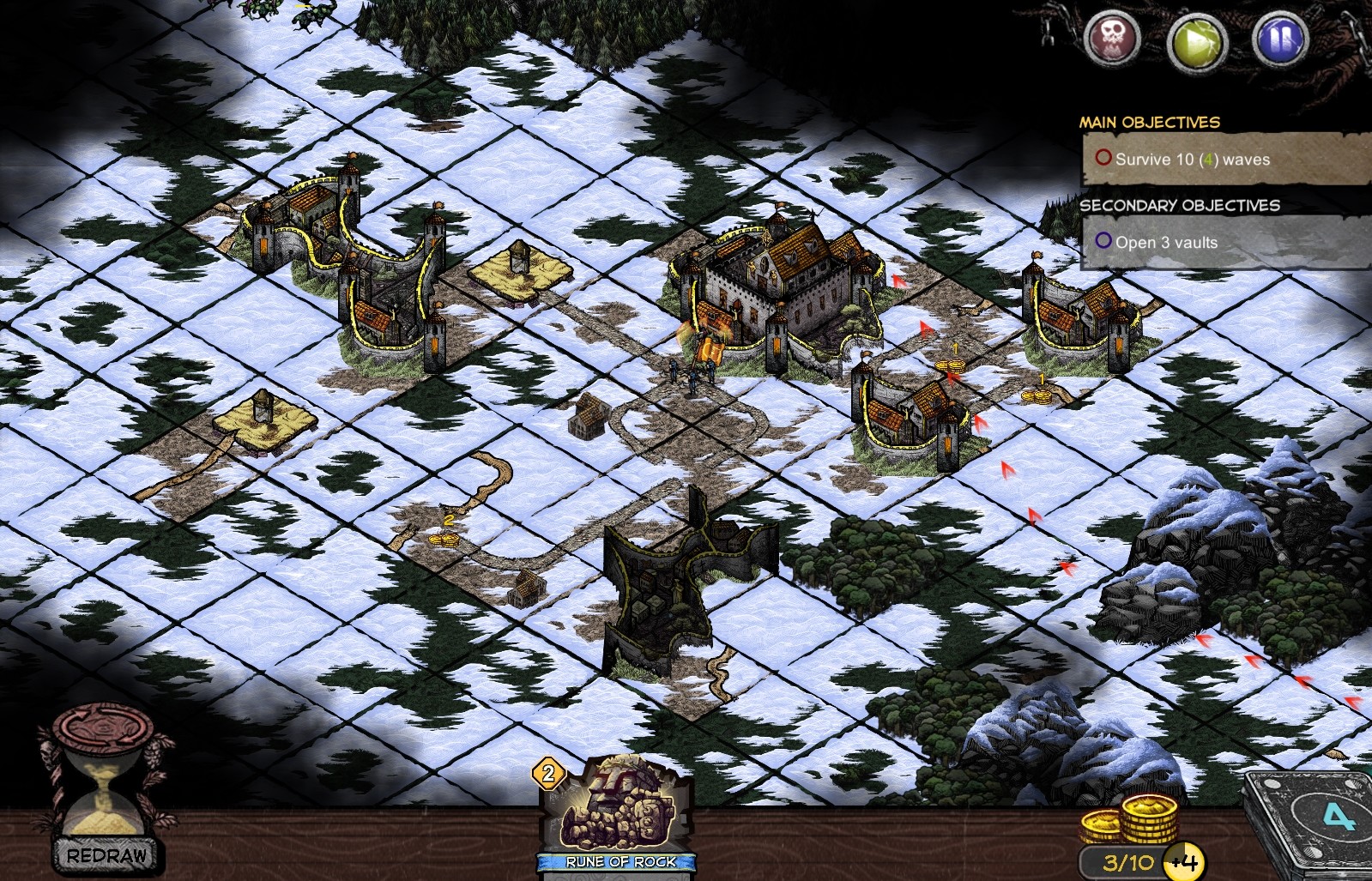Click the skull wave-preview icon top right

(1112, 38)
